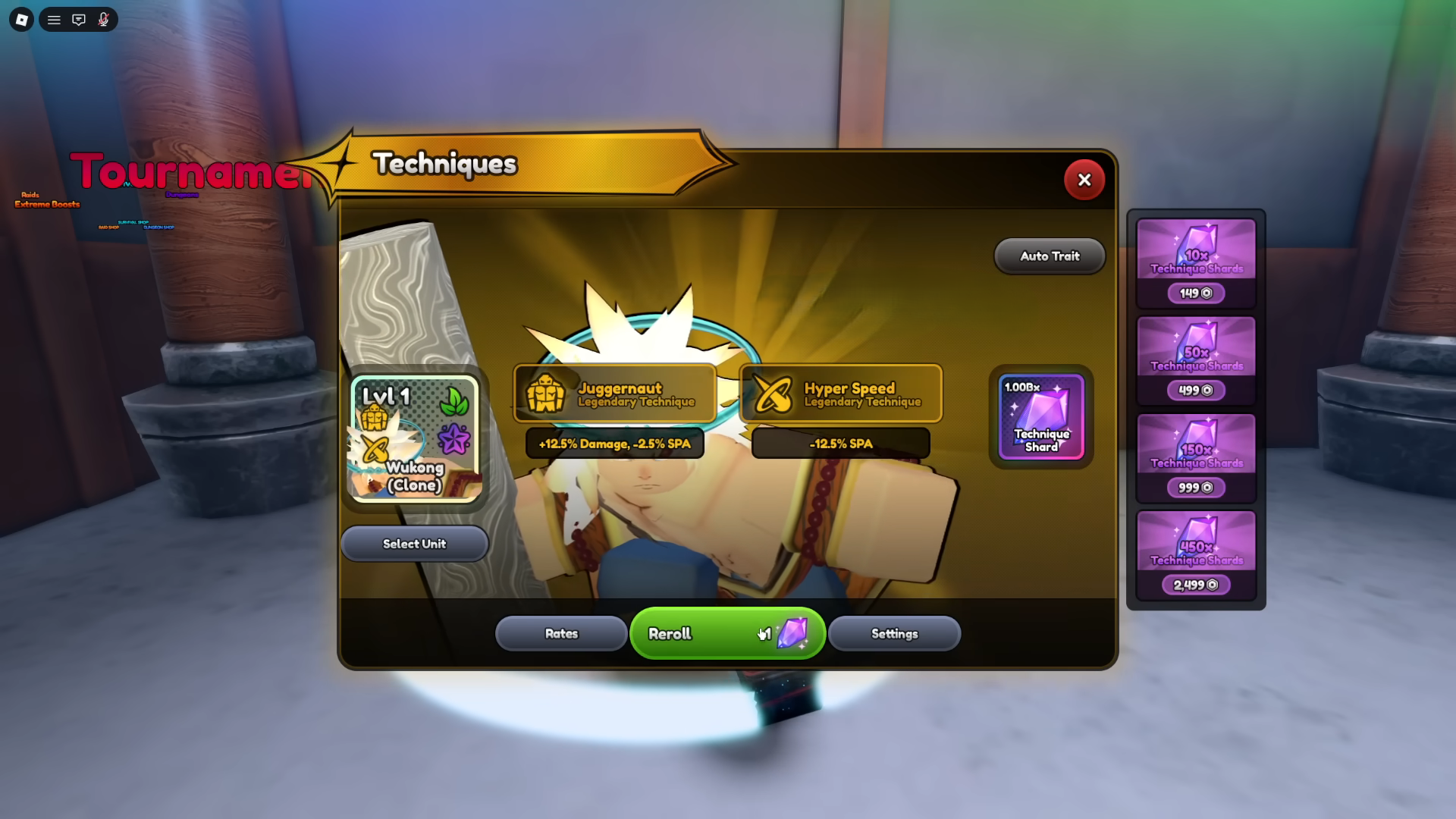Purchase 150x Technique Shards for 999
Viewport: 1456px width, 819px height.
tap(1196, 457)
